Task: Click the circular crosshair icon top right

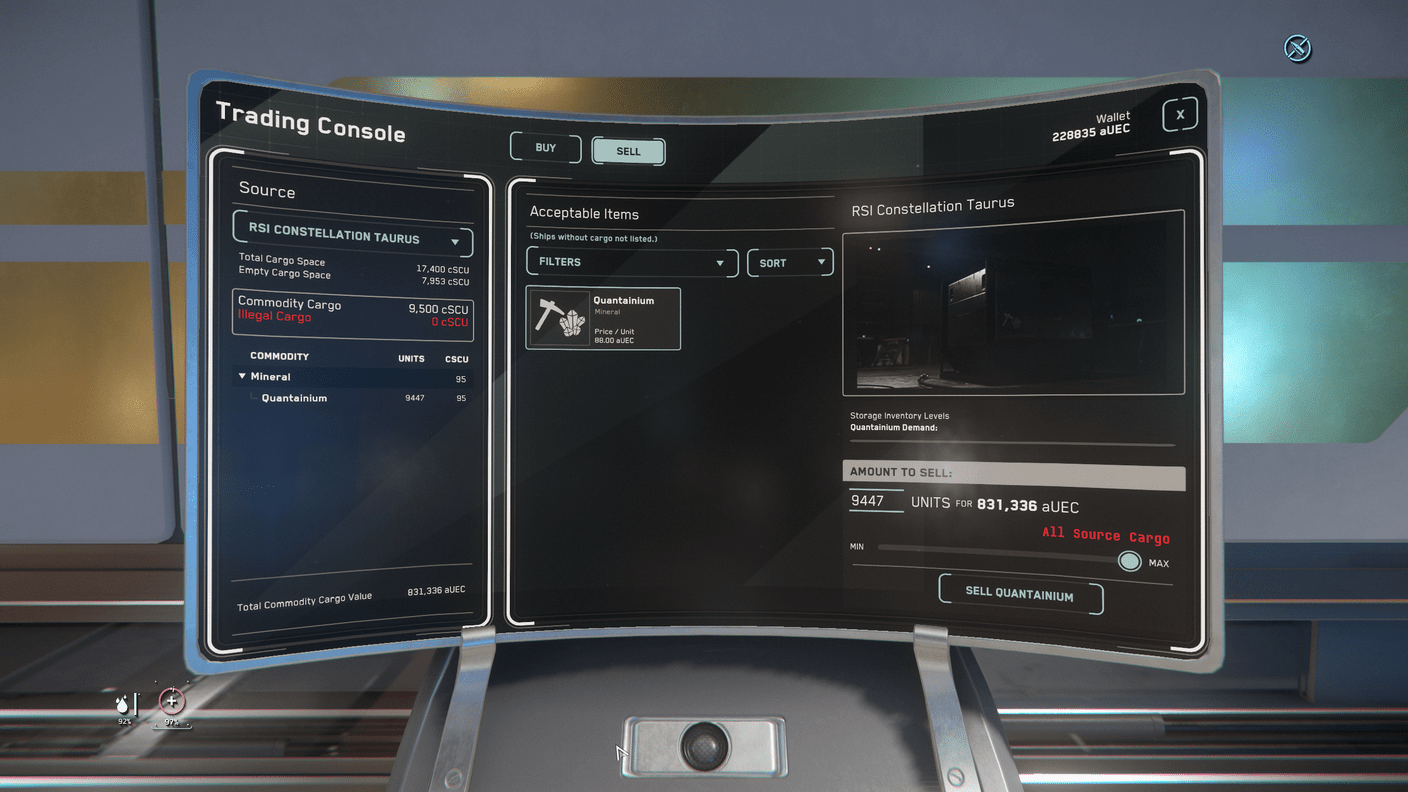Action: click(1297, 48)
